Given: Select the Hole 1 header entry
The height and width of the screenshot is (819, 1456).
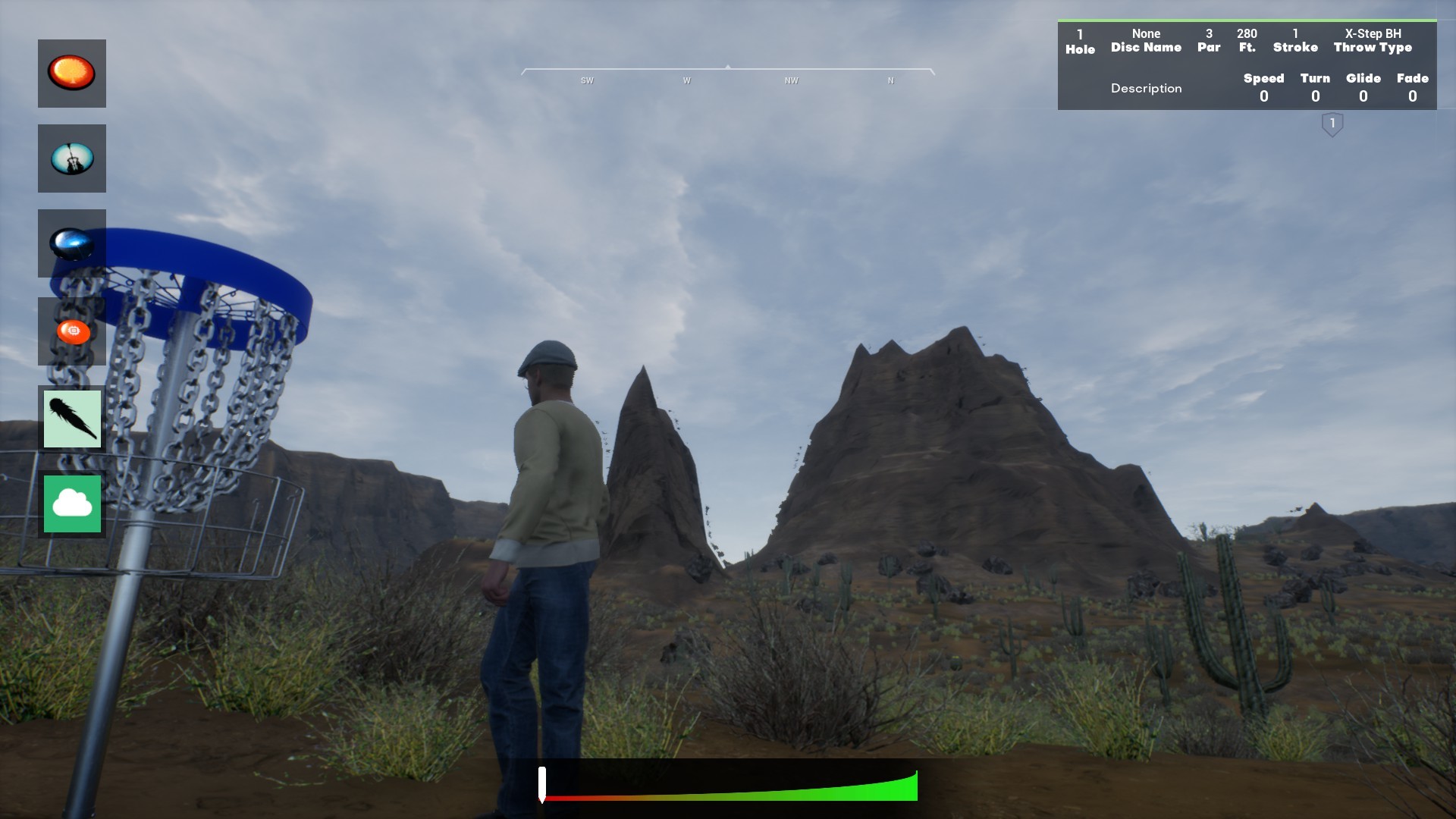Looking at the screenshot, I should coord(1079,40).
